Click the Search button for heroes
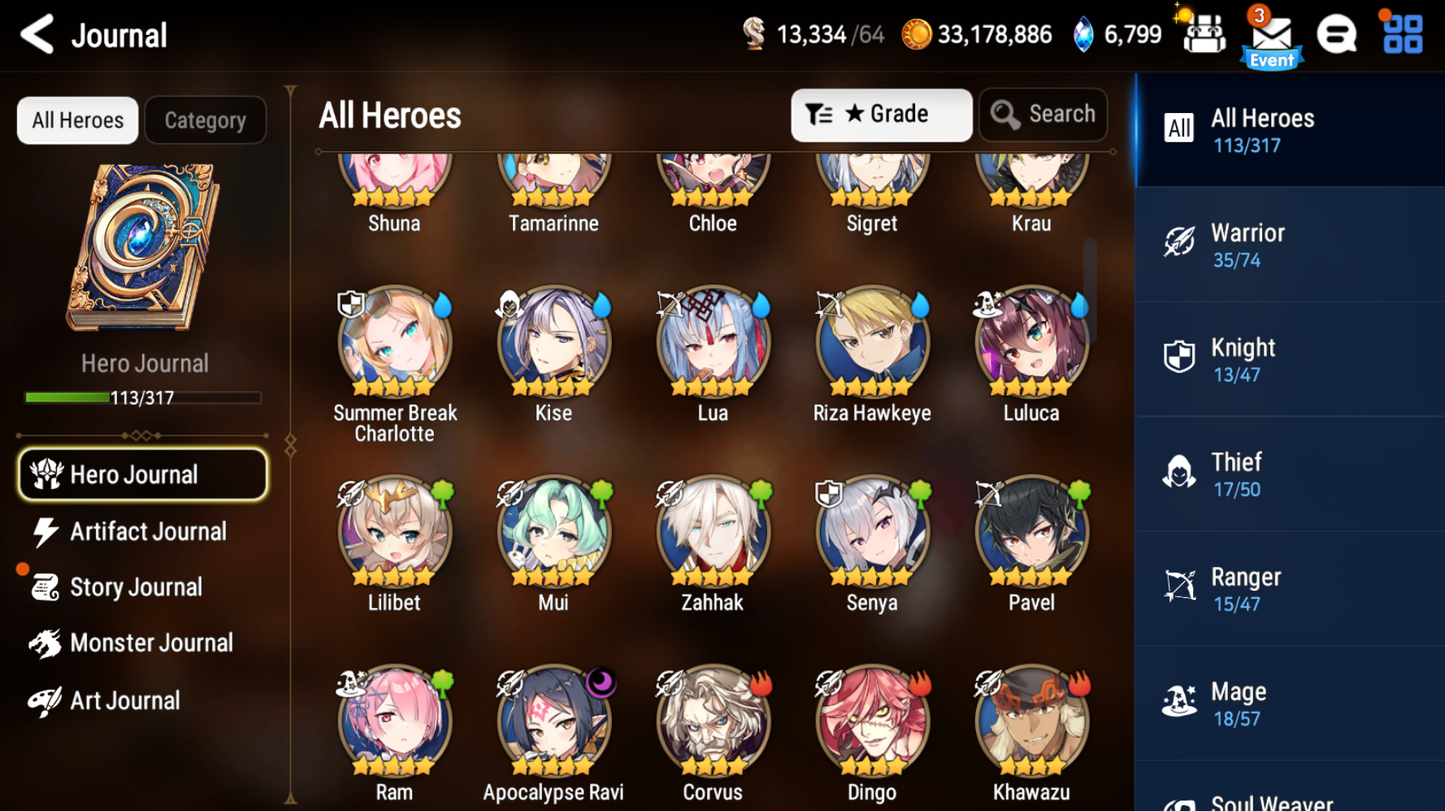1445x811 pixels. [x=1043, y=114]
